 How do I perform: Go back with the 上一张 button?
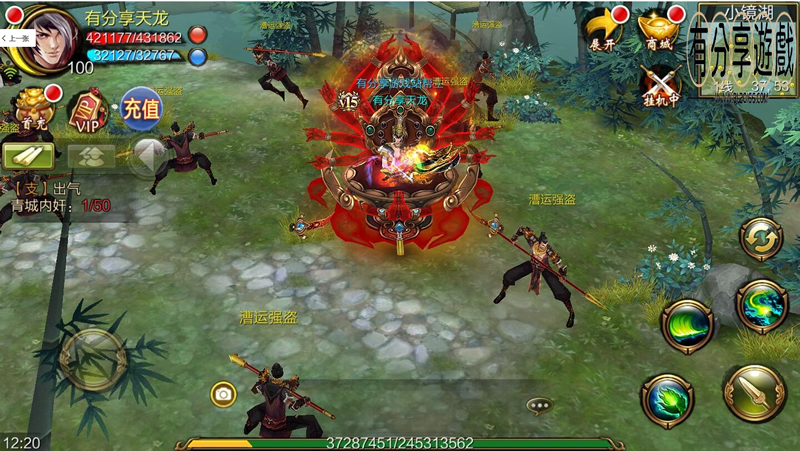click(16, 36)
